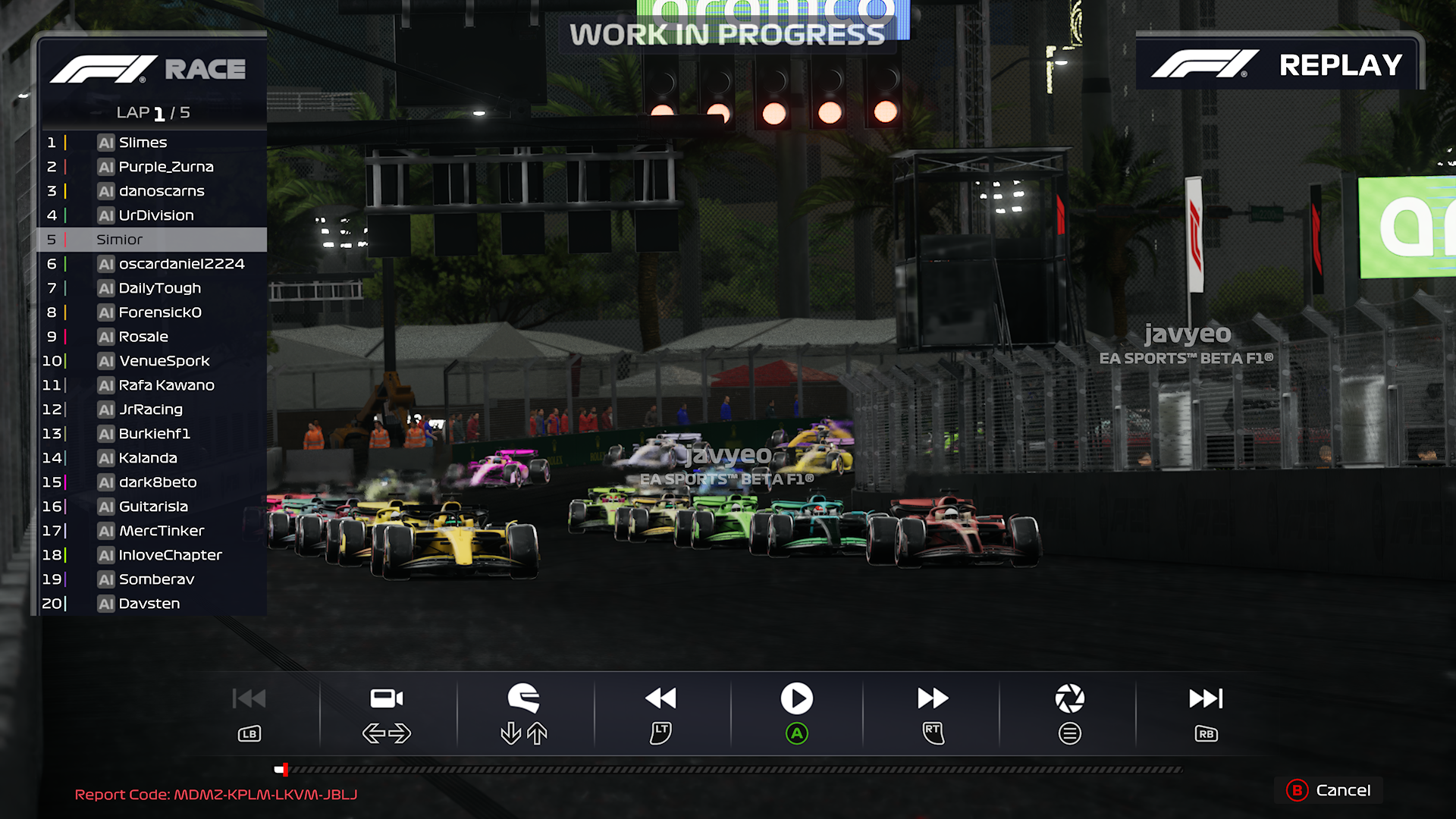The width and height of the screenshot is (1456, 819).
Task: Select Purple_Zurna in the leaderboard
Action: (x=165, y=167)
